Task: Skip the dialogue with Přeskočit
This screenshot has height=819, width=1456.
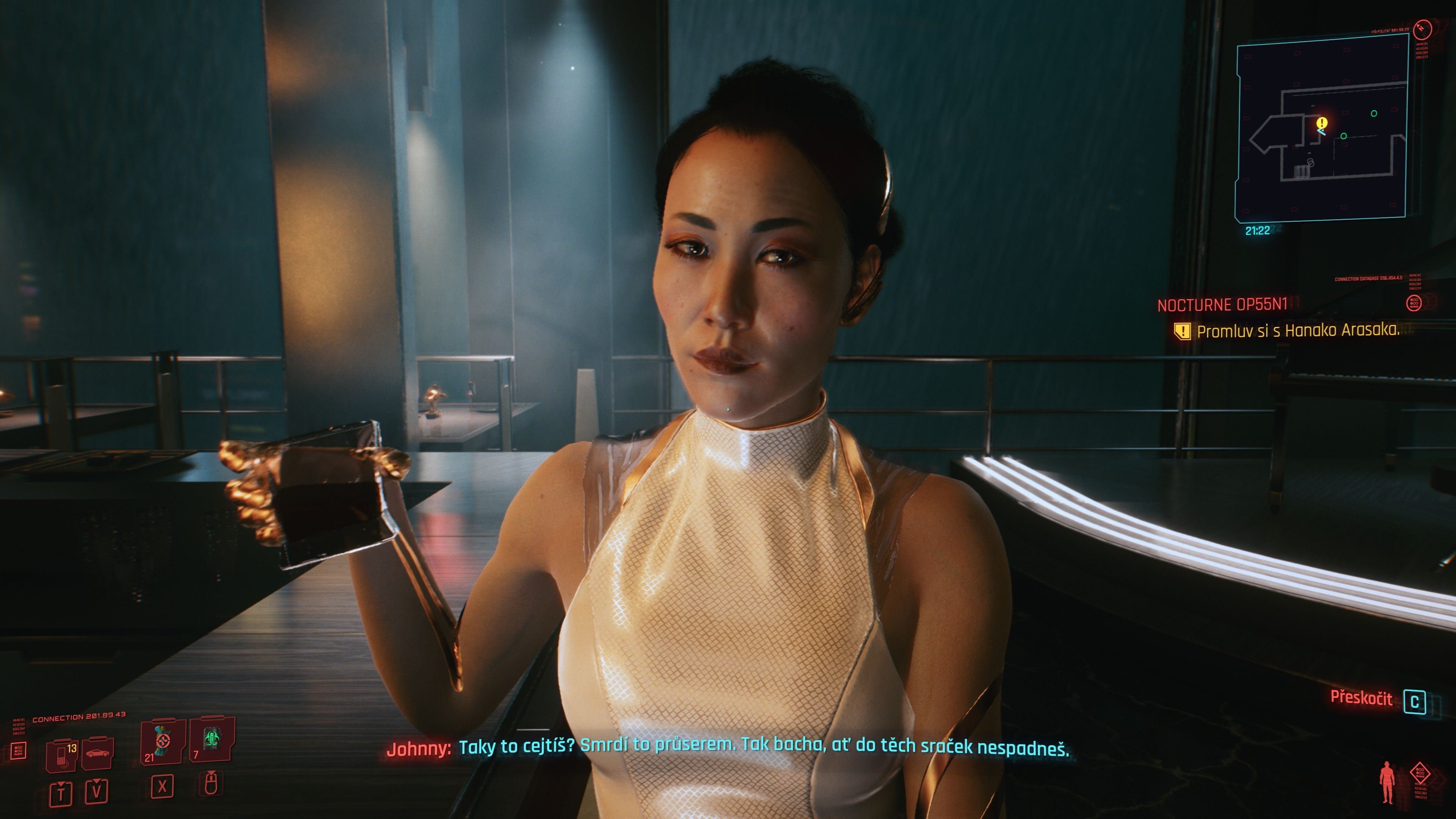Action: [1361, 698]
